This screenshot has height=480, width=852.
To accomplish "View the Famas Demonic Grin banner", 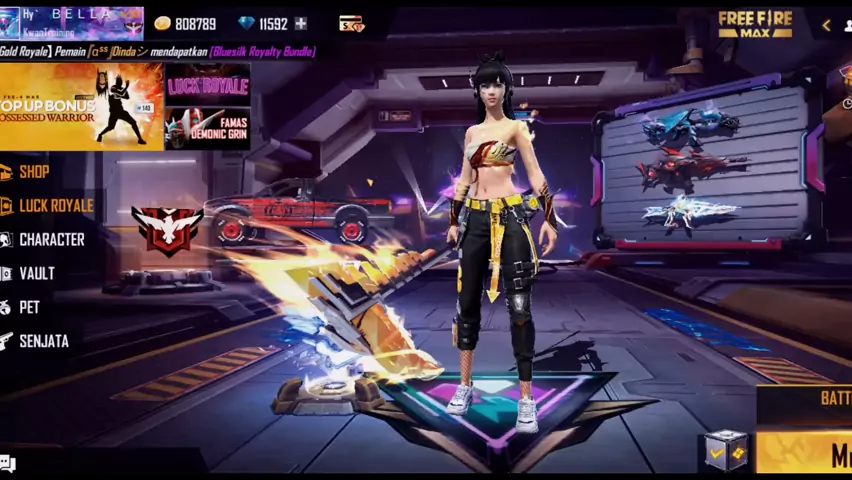I will tap(207, 128).
